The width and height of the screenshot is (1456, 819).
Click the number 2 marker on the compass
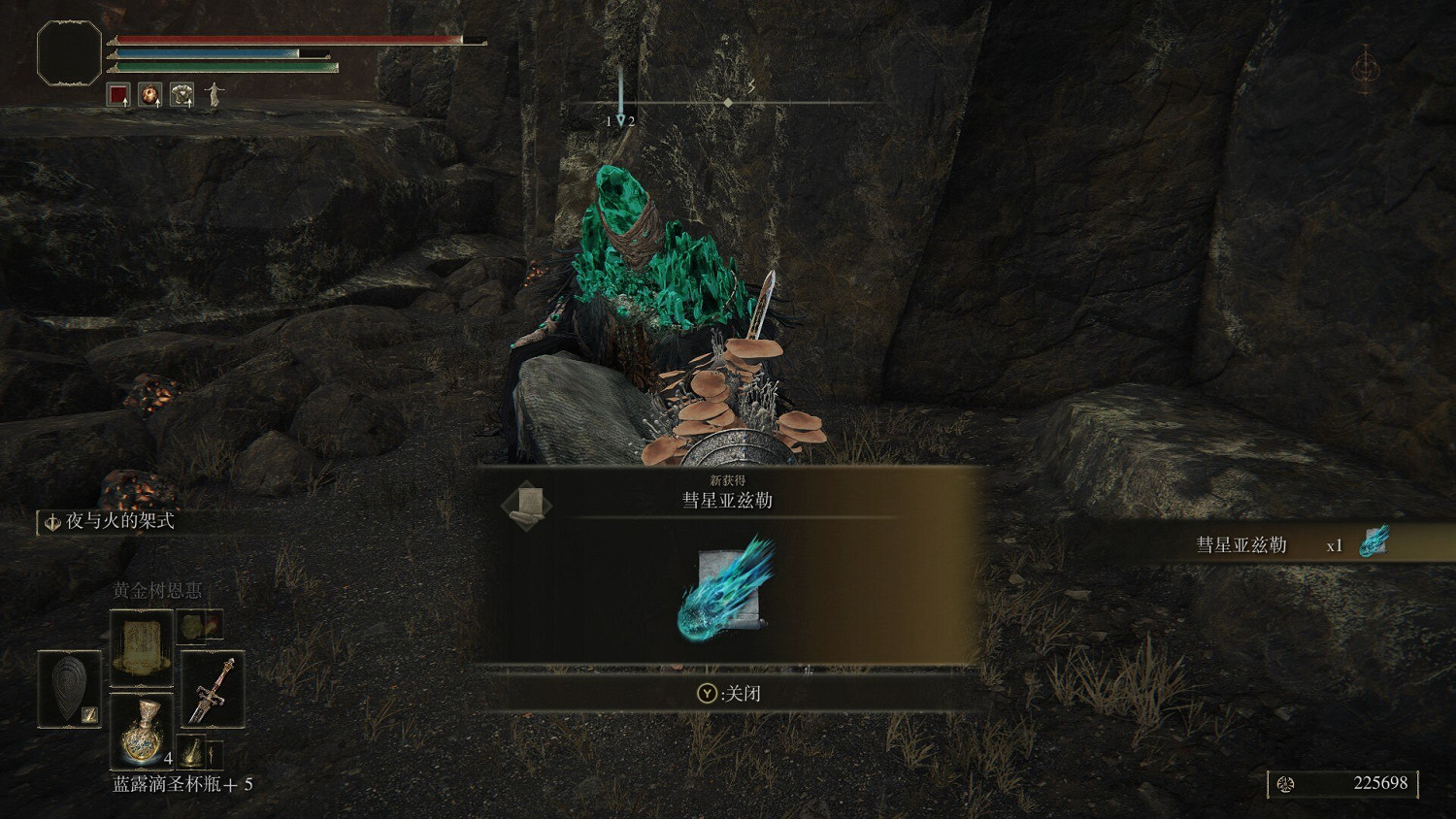[x=633, y=120]
